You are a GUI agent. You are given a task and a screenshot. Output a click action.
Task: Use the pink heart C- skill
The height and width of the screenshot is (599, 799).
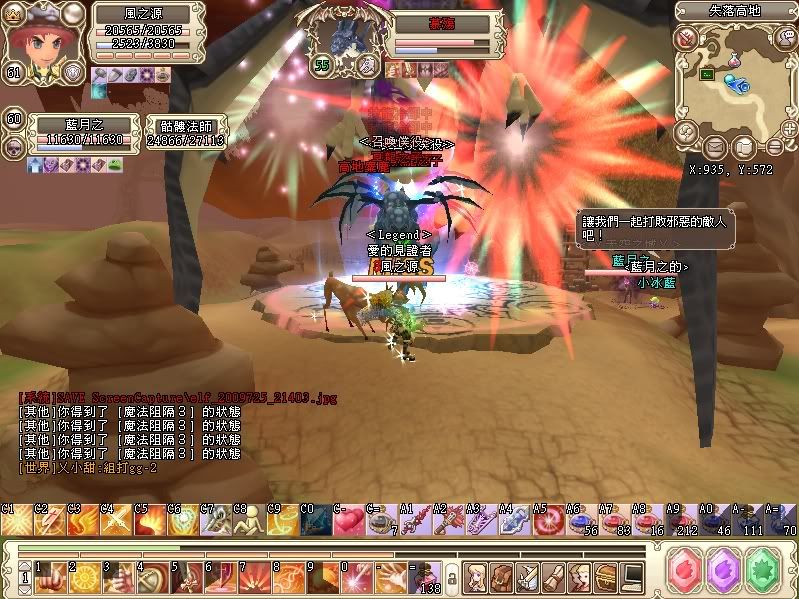click(x=346, y=521)
